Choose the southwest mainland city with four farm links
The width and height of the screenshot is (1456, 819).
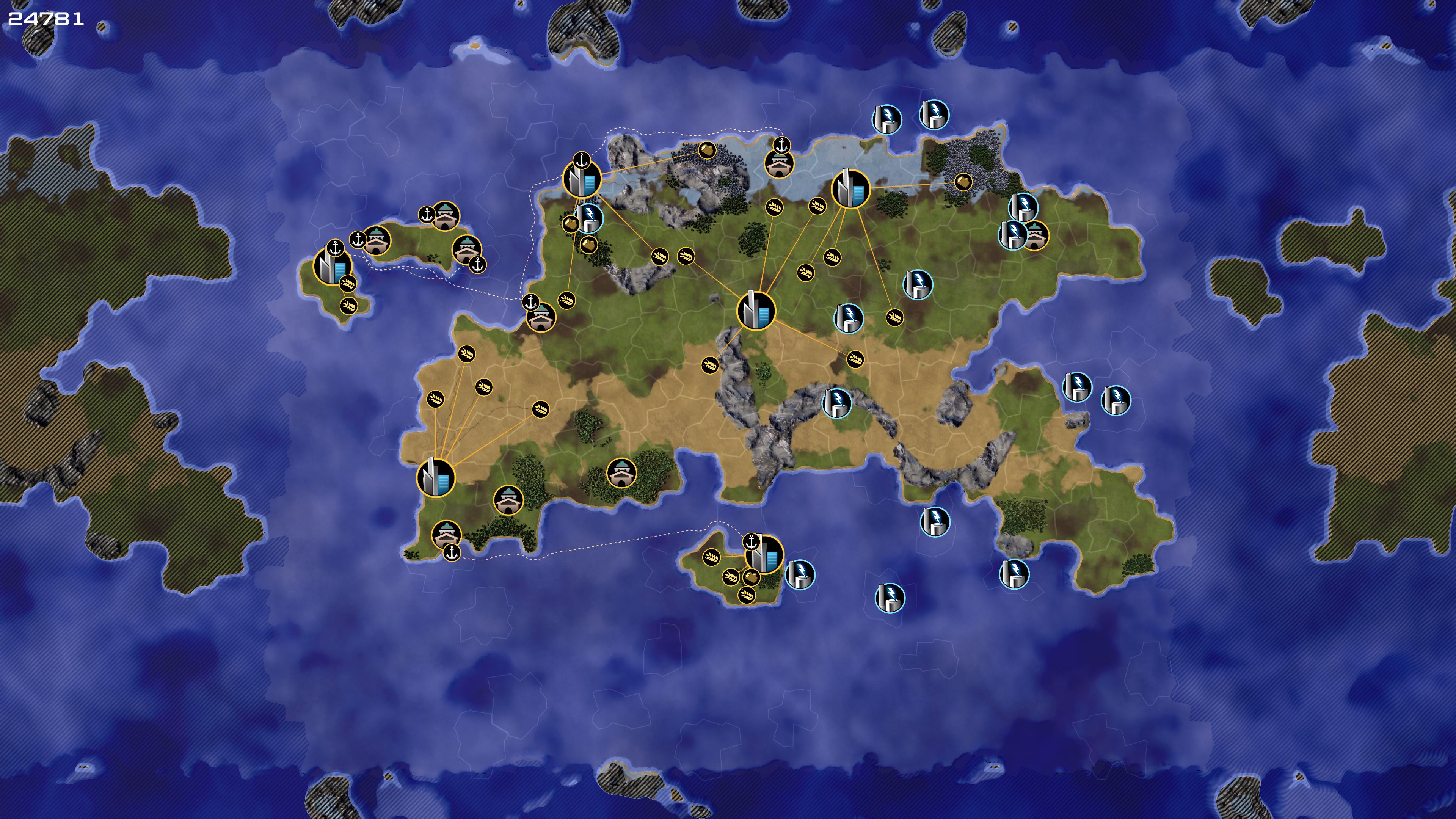tap(436, 478)
